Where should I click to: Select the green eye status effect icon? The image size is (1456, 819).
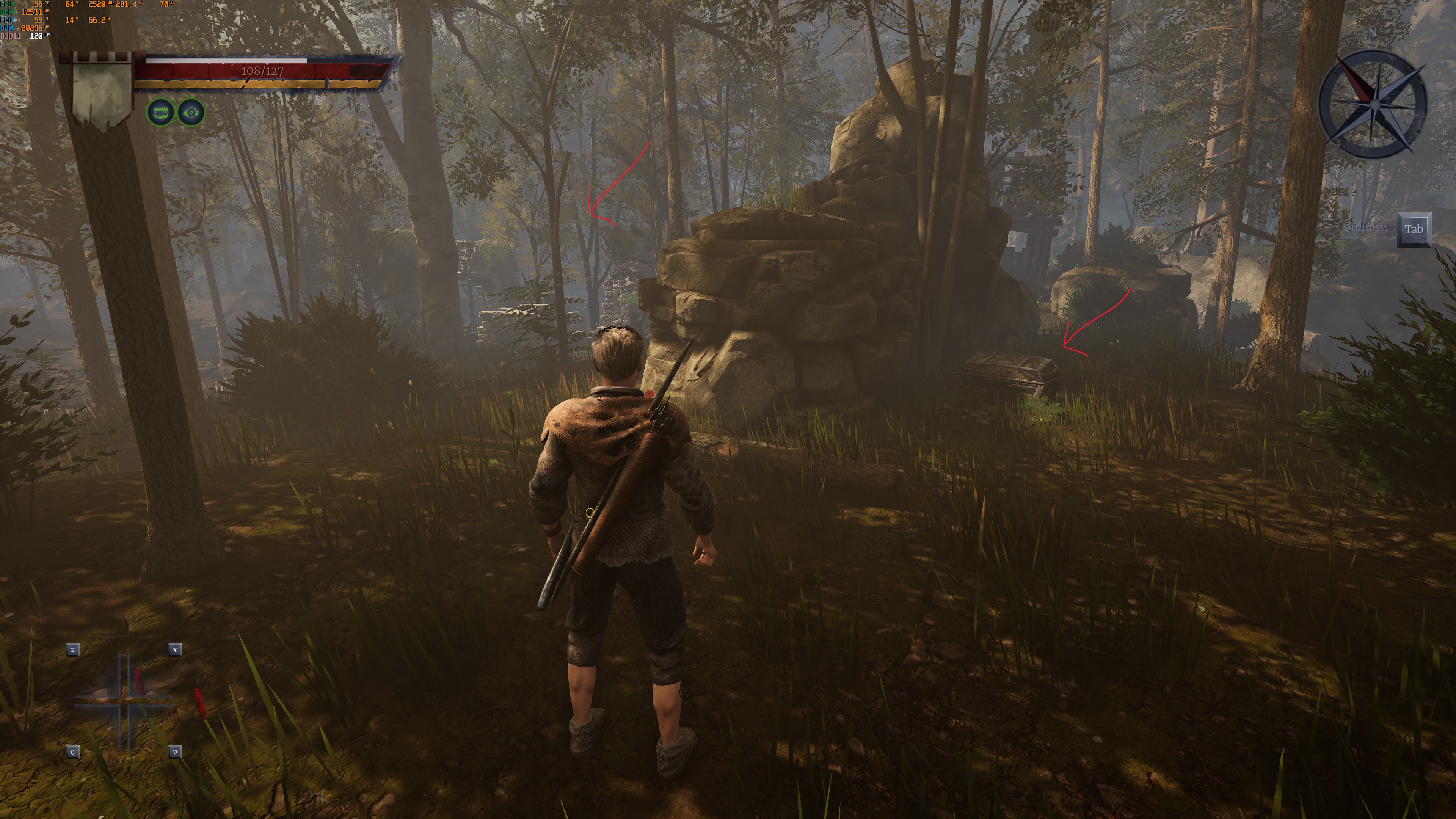click(191, 113)
